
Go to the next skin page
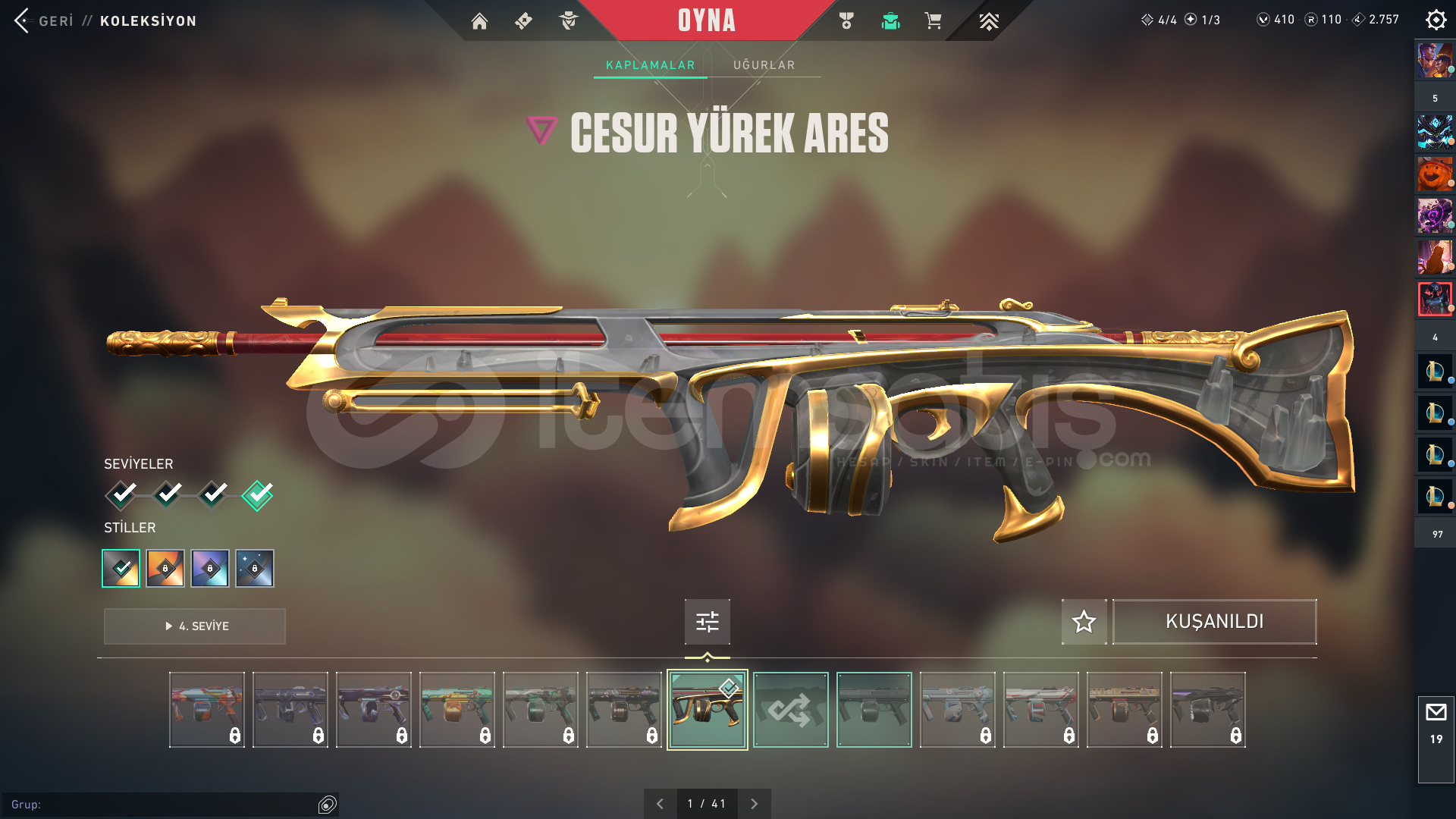(754, 804)
